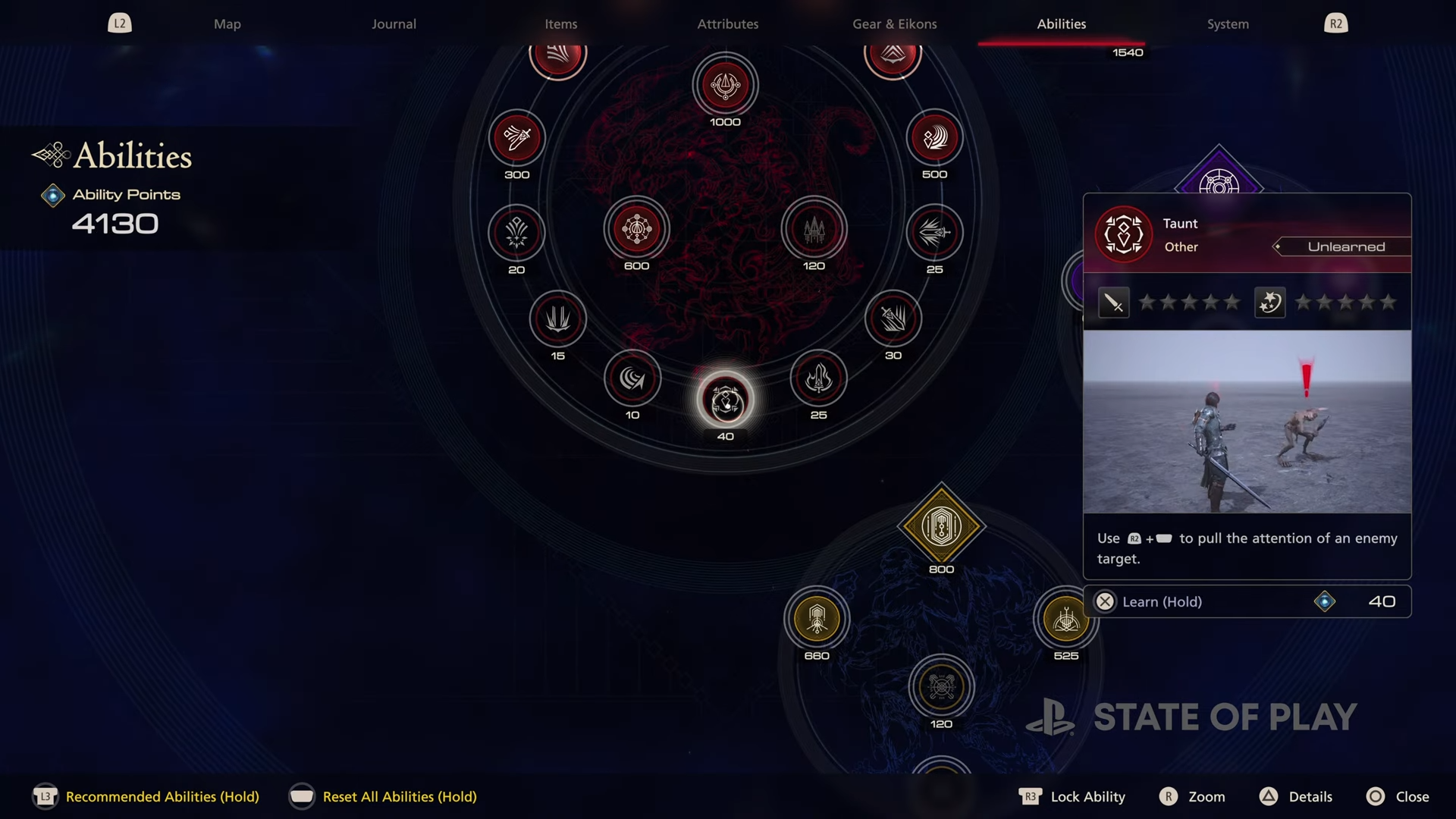Choose the gold 660-point ability node
This screenshot has width=1456, height=819.
click(x=817, y=619)
